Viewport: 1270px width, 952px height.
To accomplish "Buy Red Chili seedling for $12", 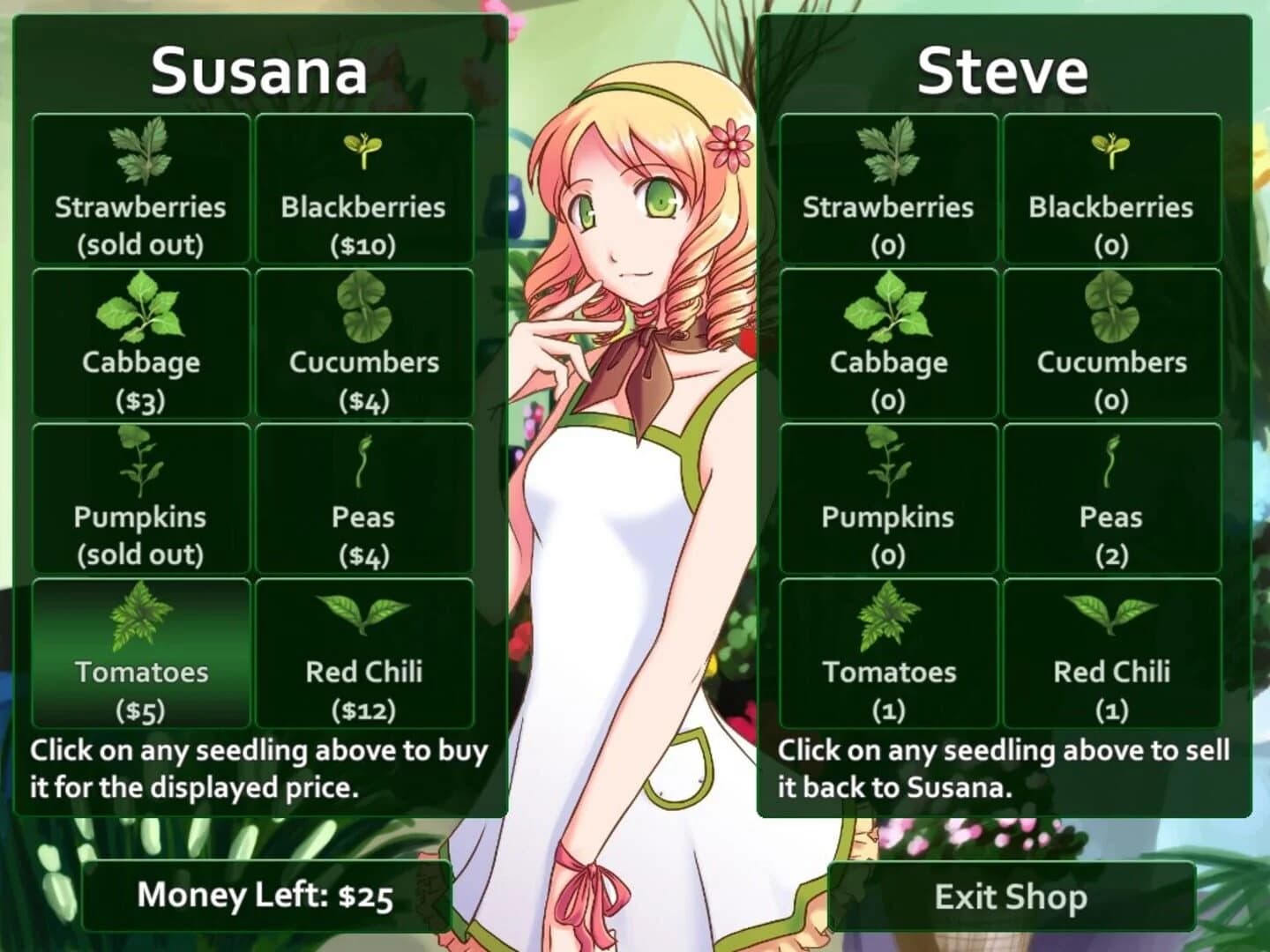I will coord(364,652).
